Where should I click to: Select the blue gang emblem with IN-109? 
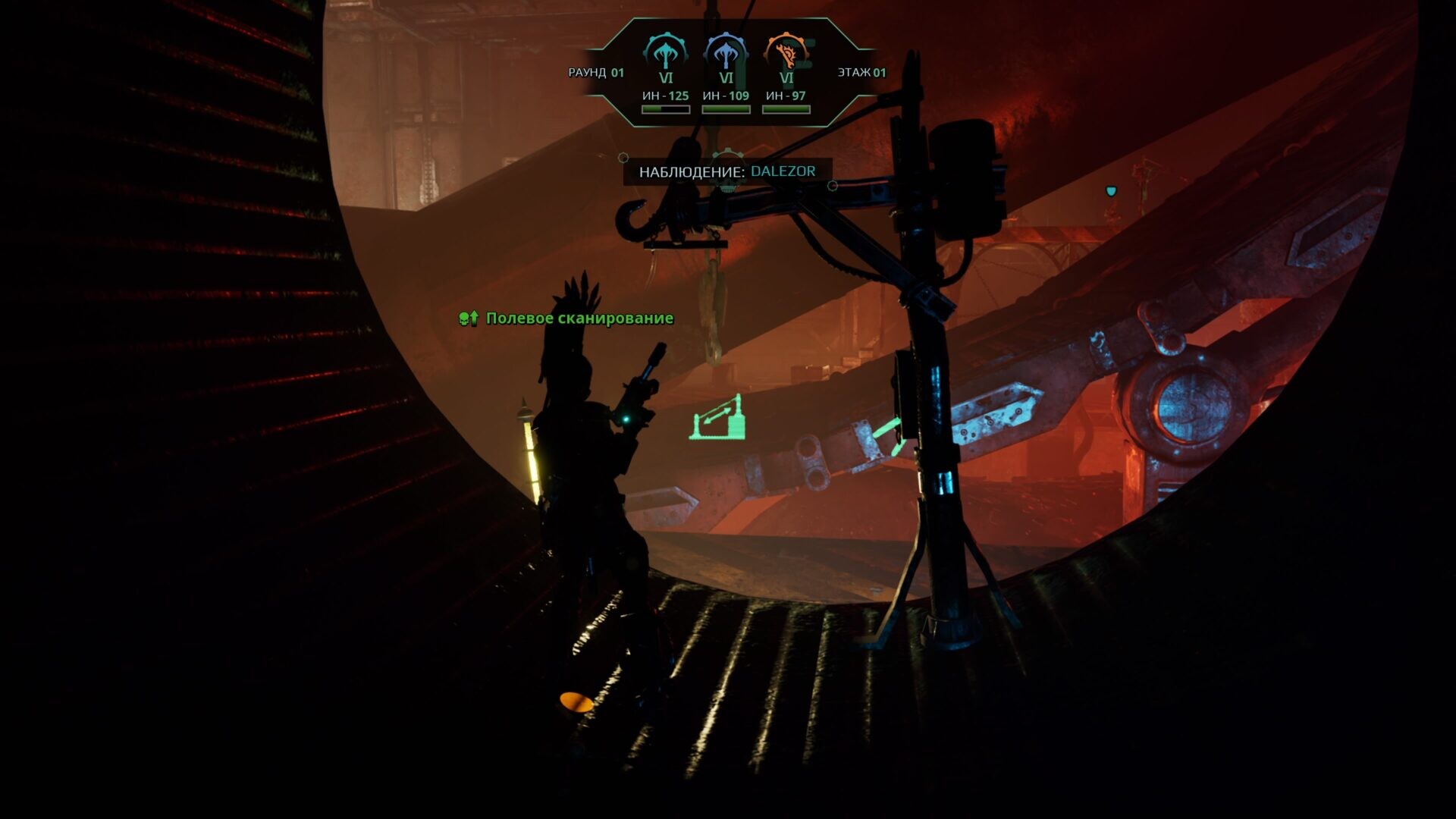coord(726,53)
